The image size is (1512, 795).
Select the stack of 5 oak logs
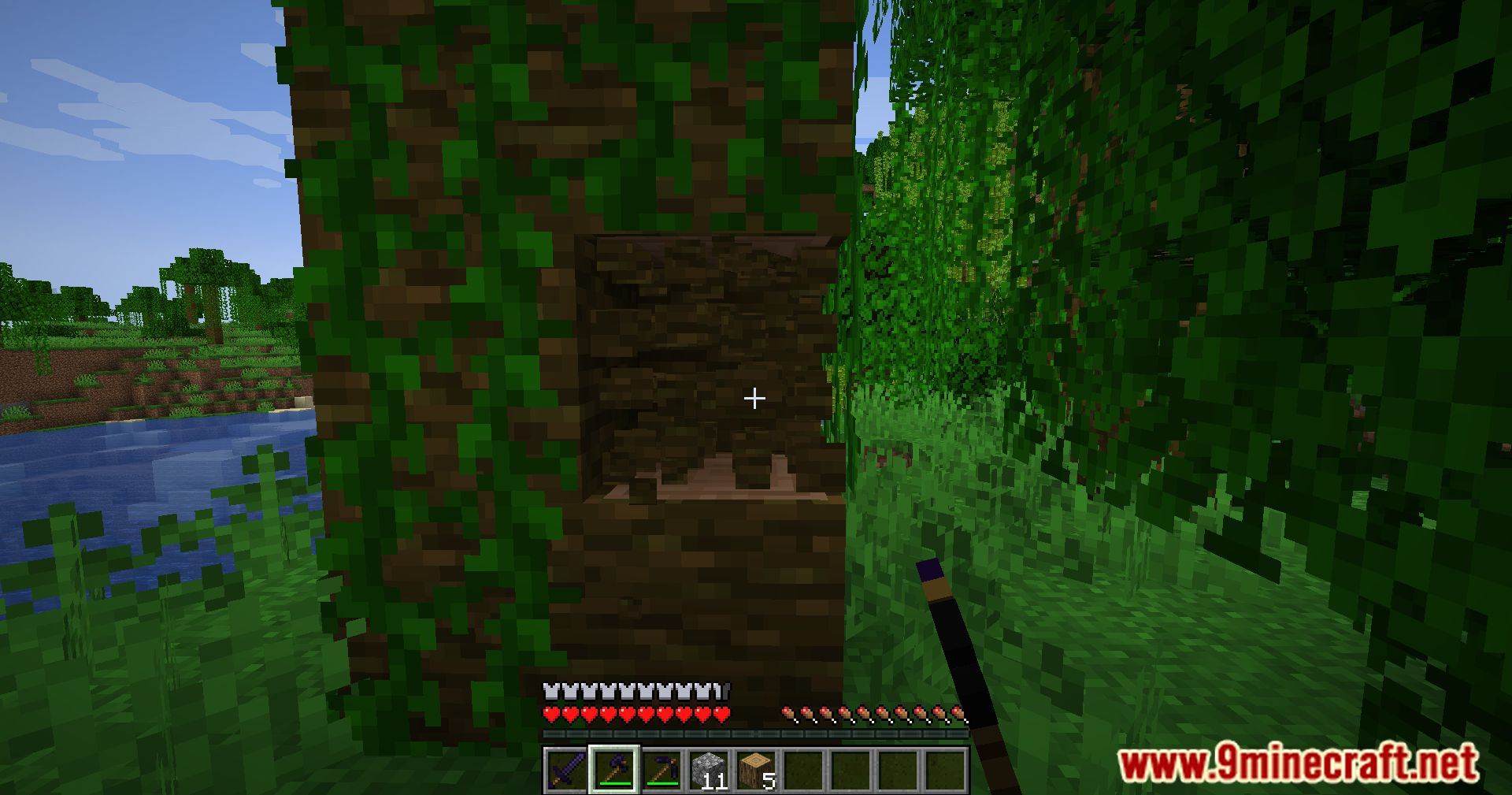point(757,768)
